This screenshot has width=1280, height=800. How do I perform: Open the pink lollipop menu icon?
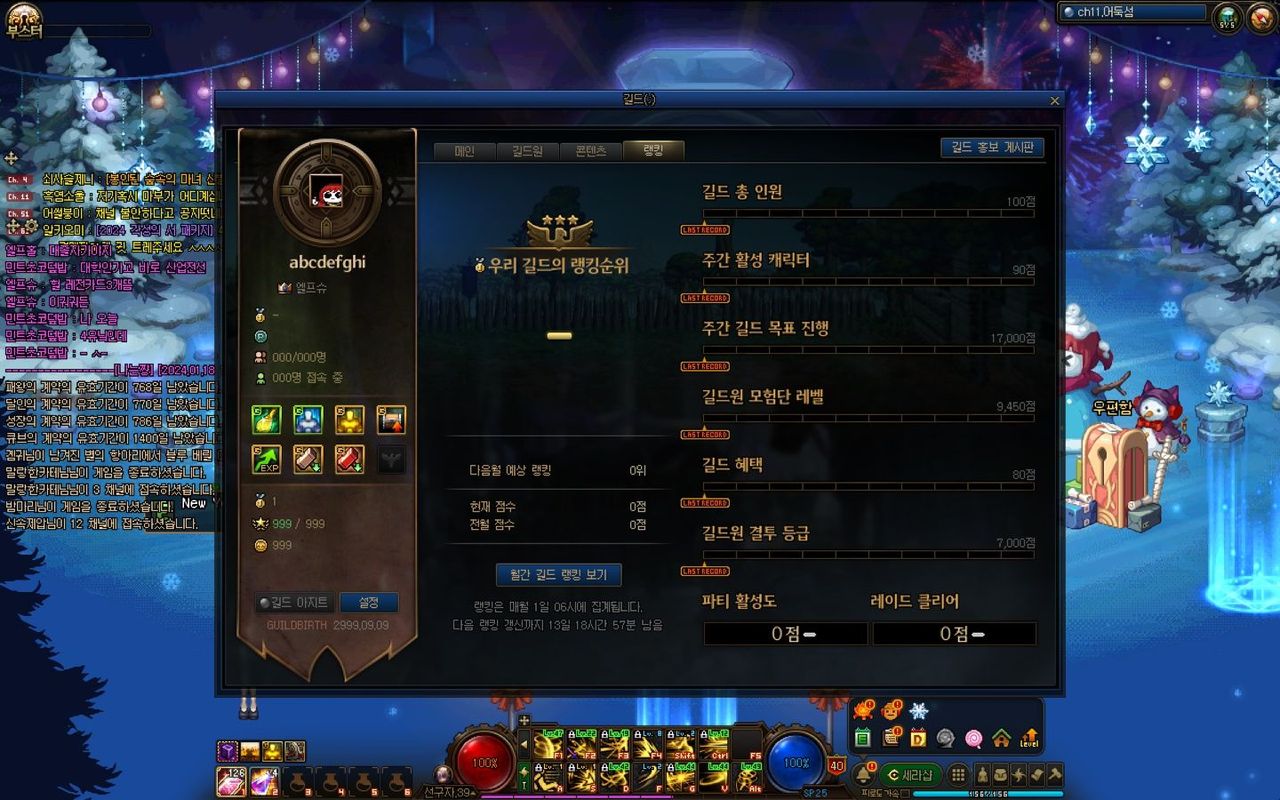point(973,739)
